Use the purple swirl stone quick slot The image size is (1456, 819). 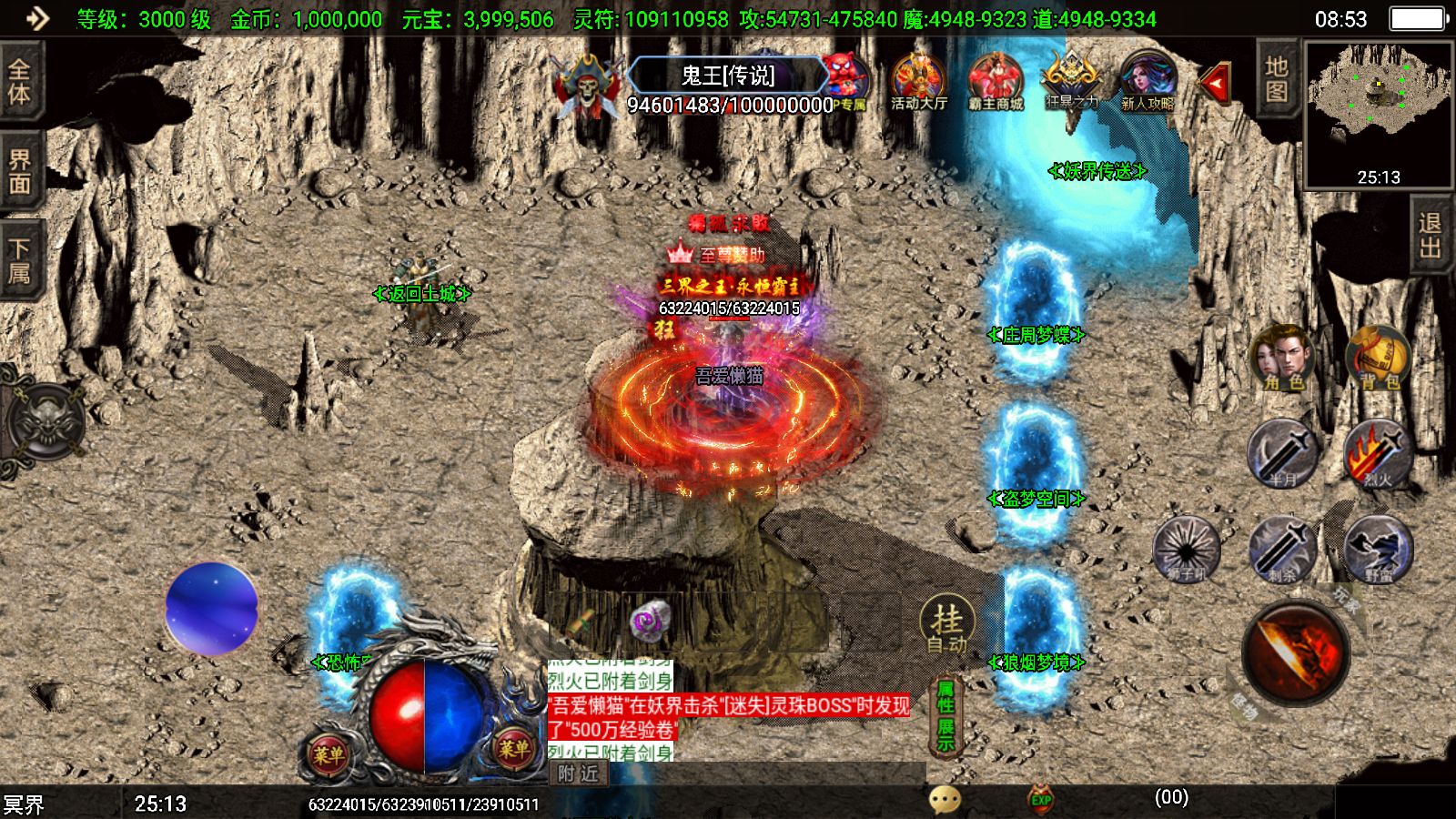pos(650,621)
